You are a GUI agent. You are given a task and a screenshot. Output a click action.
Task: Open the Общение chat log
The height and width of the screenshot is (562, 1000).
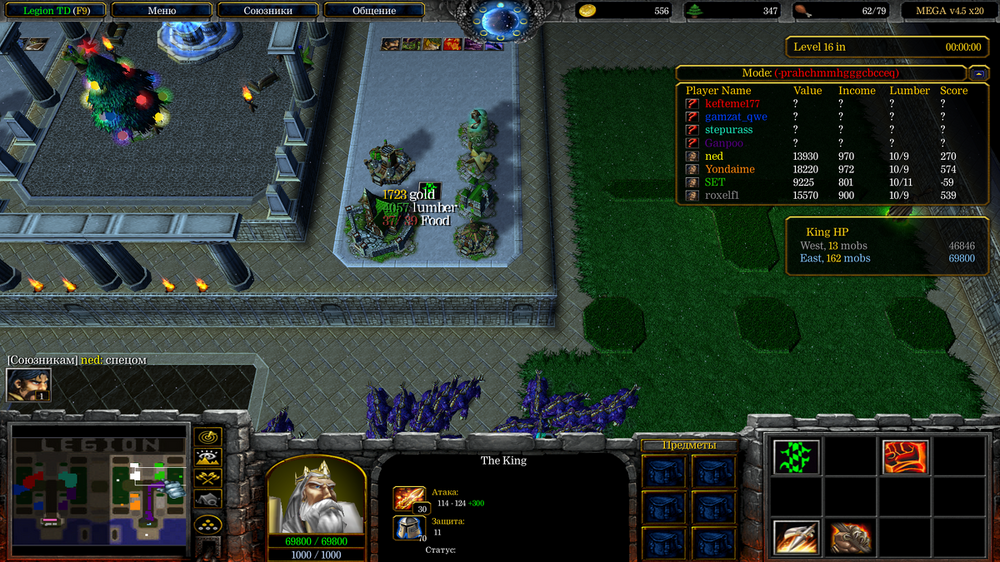pos(374,11)
